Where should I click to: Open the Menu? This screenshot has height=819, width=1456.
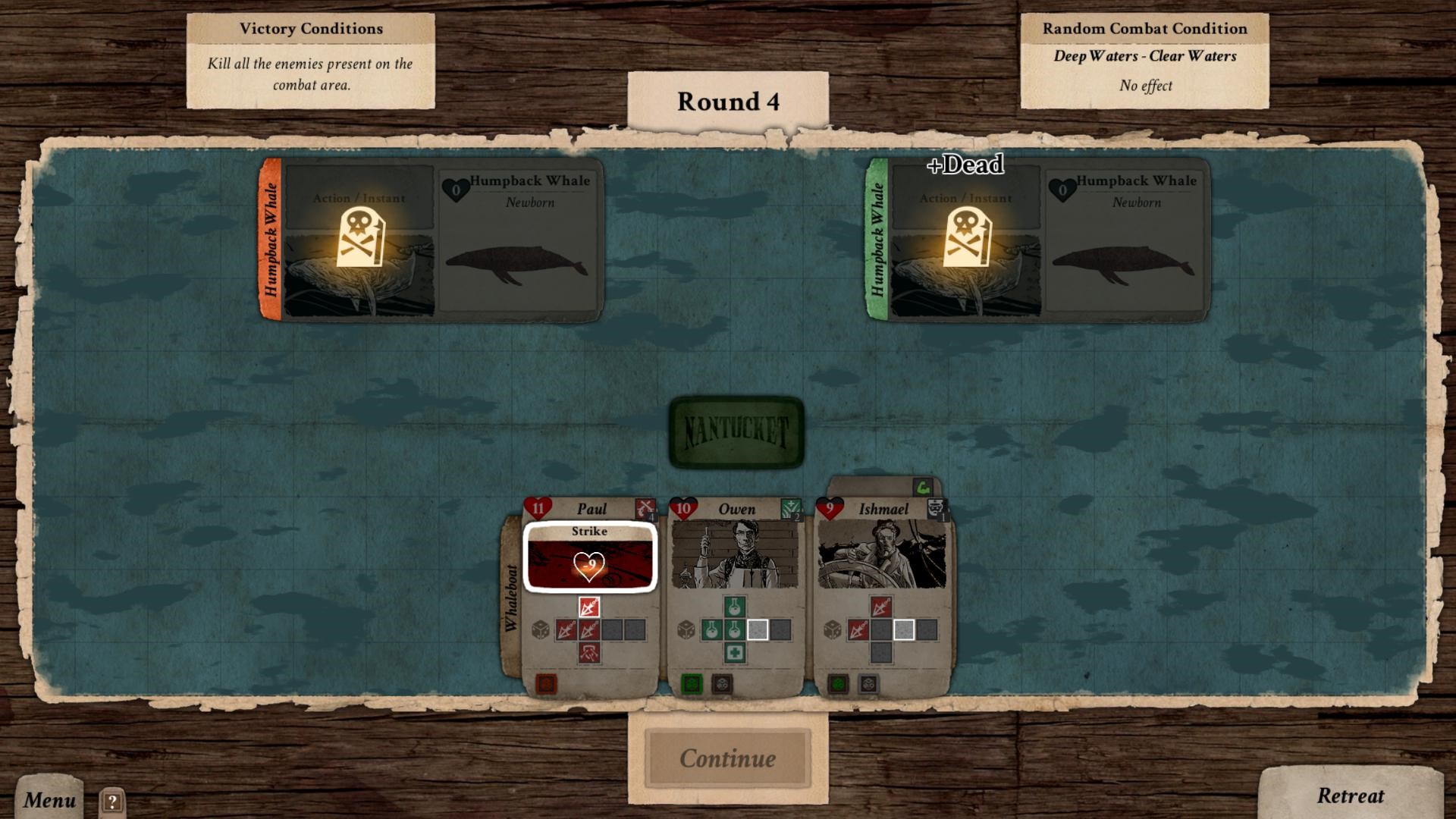[49, 799]
